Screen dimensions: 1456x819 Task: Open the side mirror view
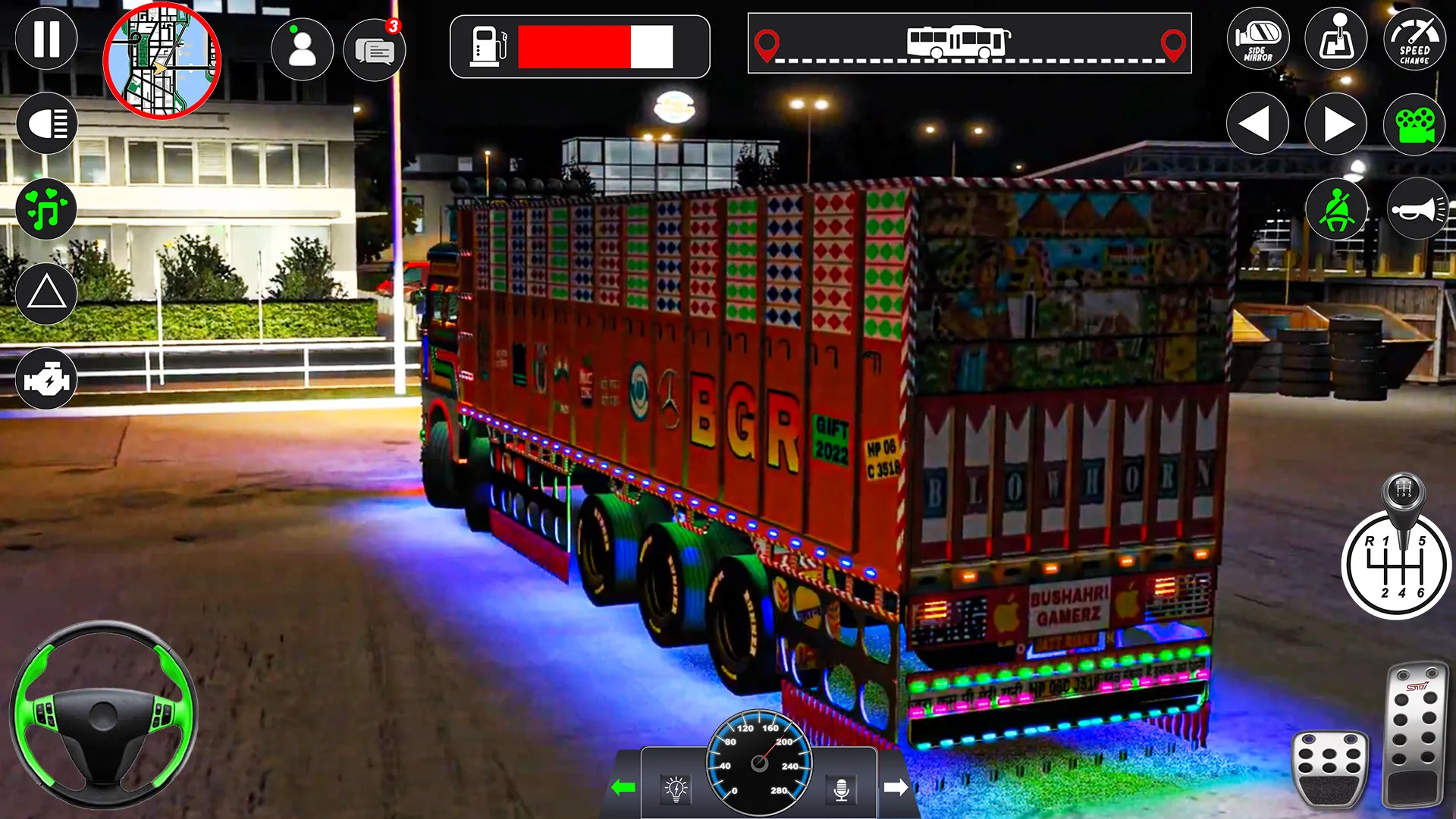tap(1257, 39)
